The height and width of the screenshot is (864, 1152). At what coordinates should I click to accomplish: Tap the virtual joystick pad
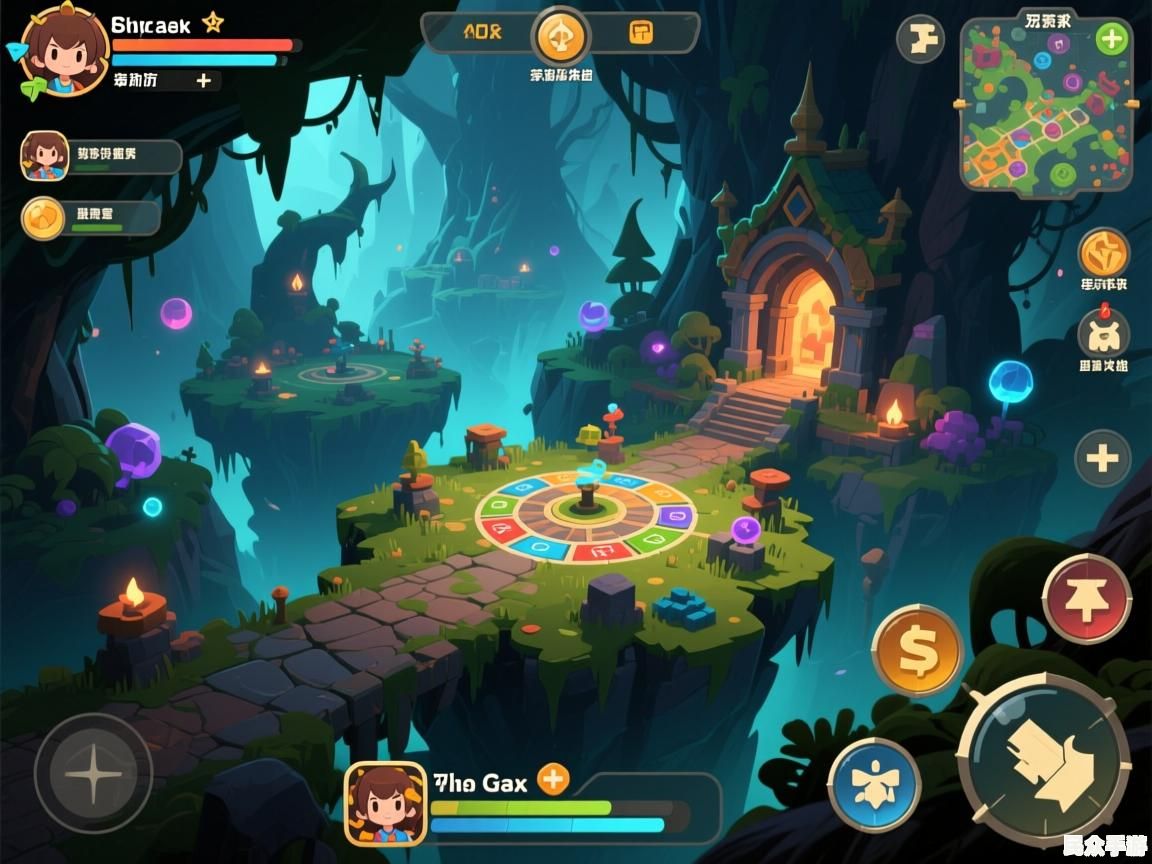pyautogui.click(x=93, y=773)
